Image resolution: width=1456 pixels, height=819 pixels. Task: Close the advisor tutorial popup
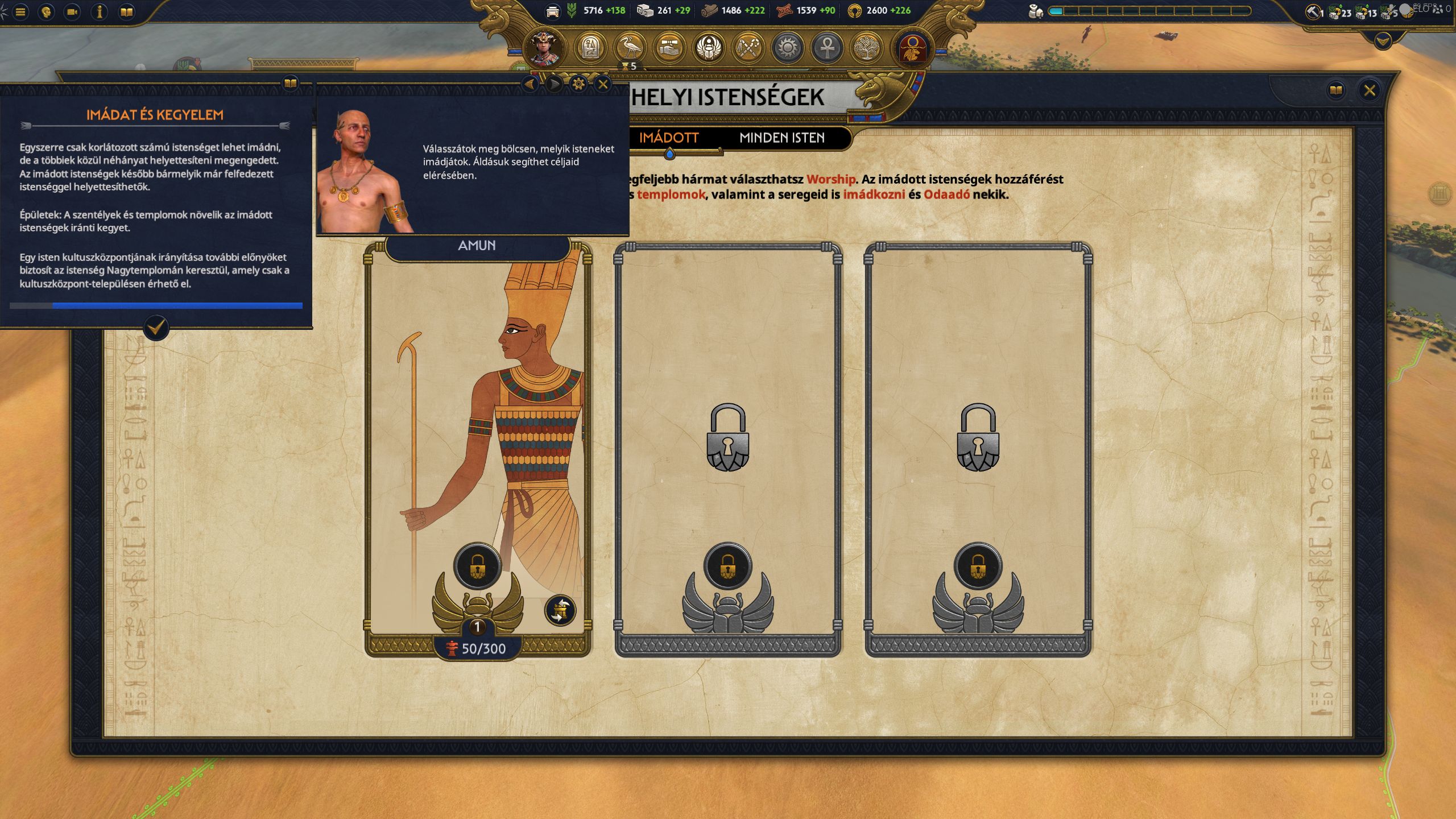(603, 85)
